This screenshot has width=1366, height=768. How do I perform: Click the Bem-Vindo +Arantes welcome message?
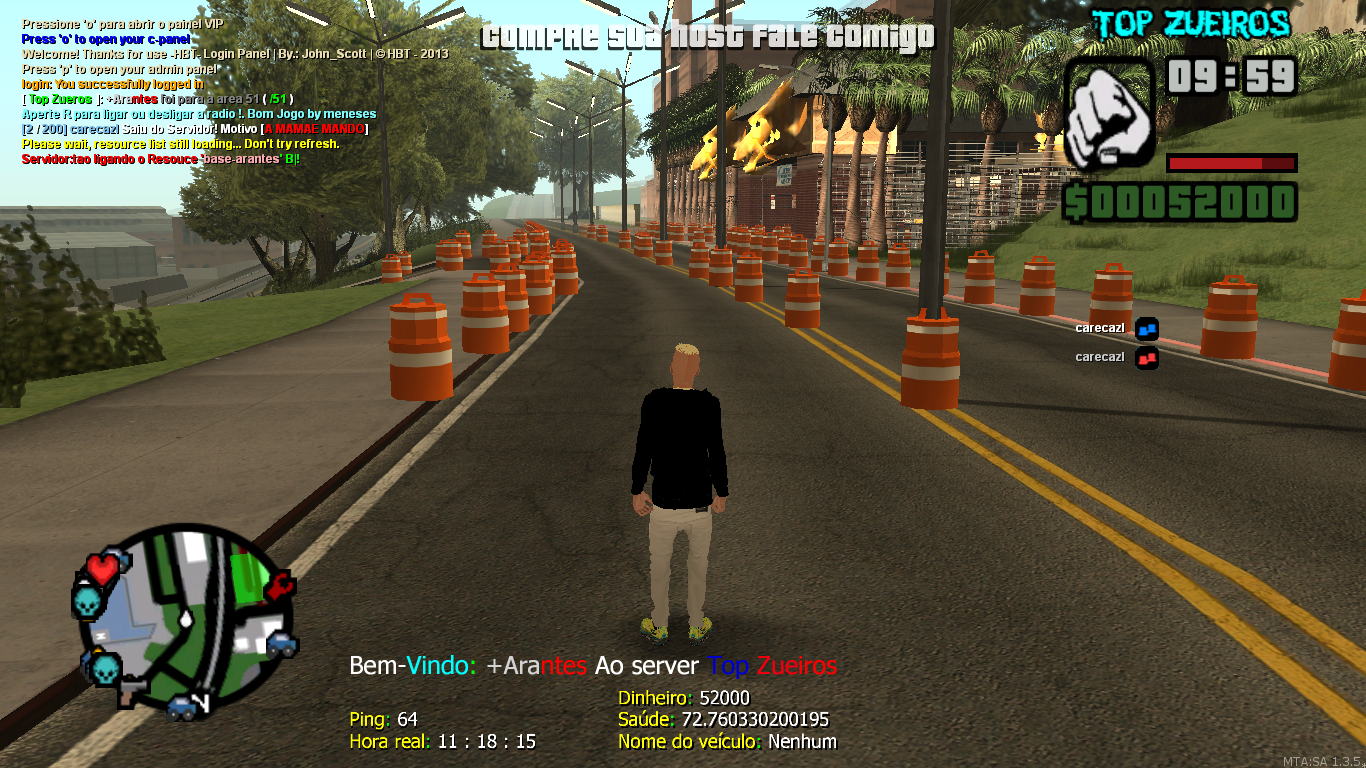[x=594, y=665]
